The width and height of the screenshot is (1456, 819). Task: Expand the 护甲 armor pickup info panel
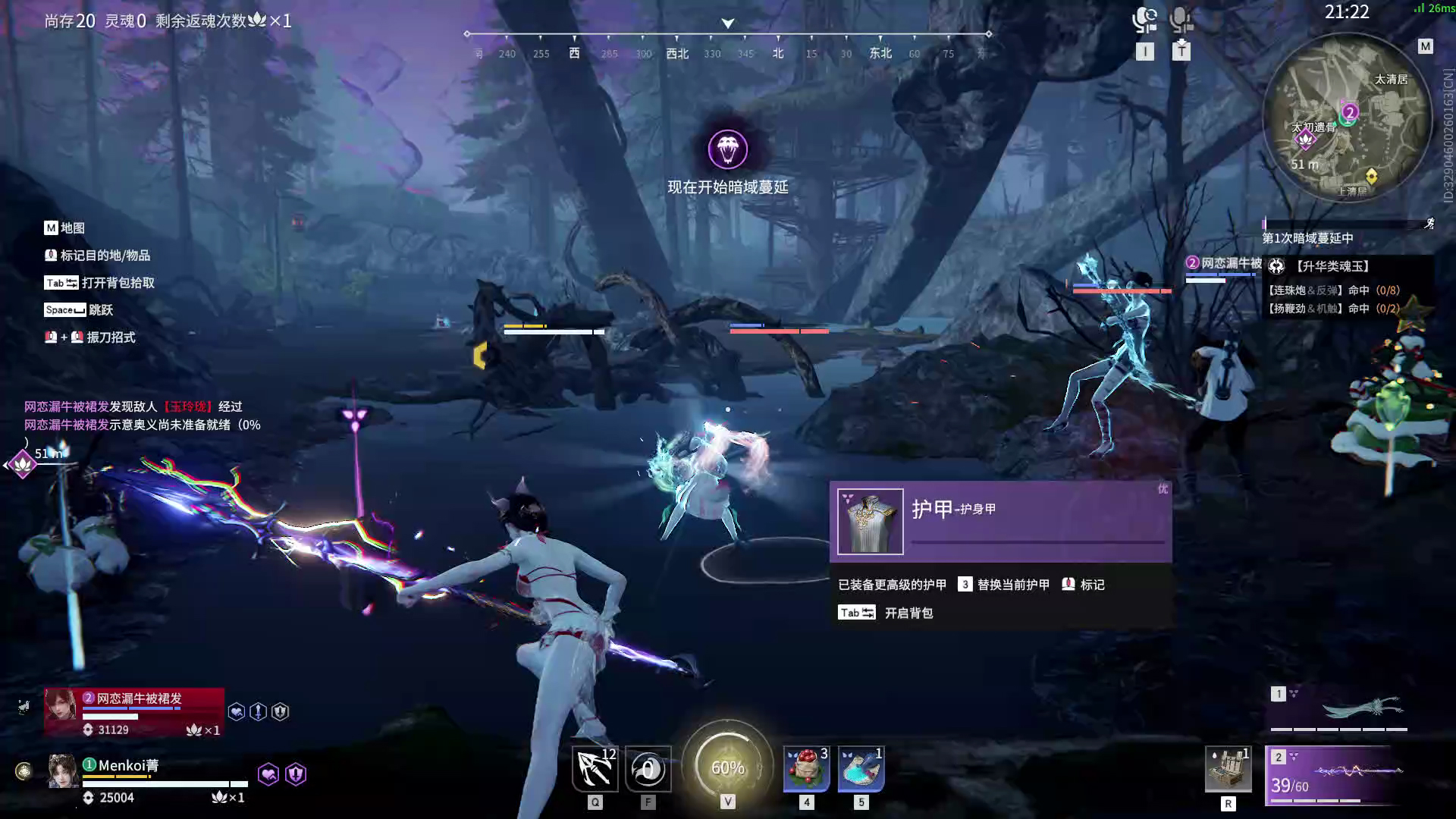[x=999, y=521]
